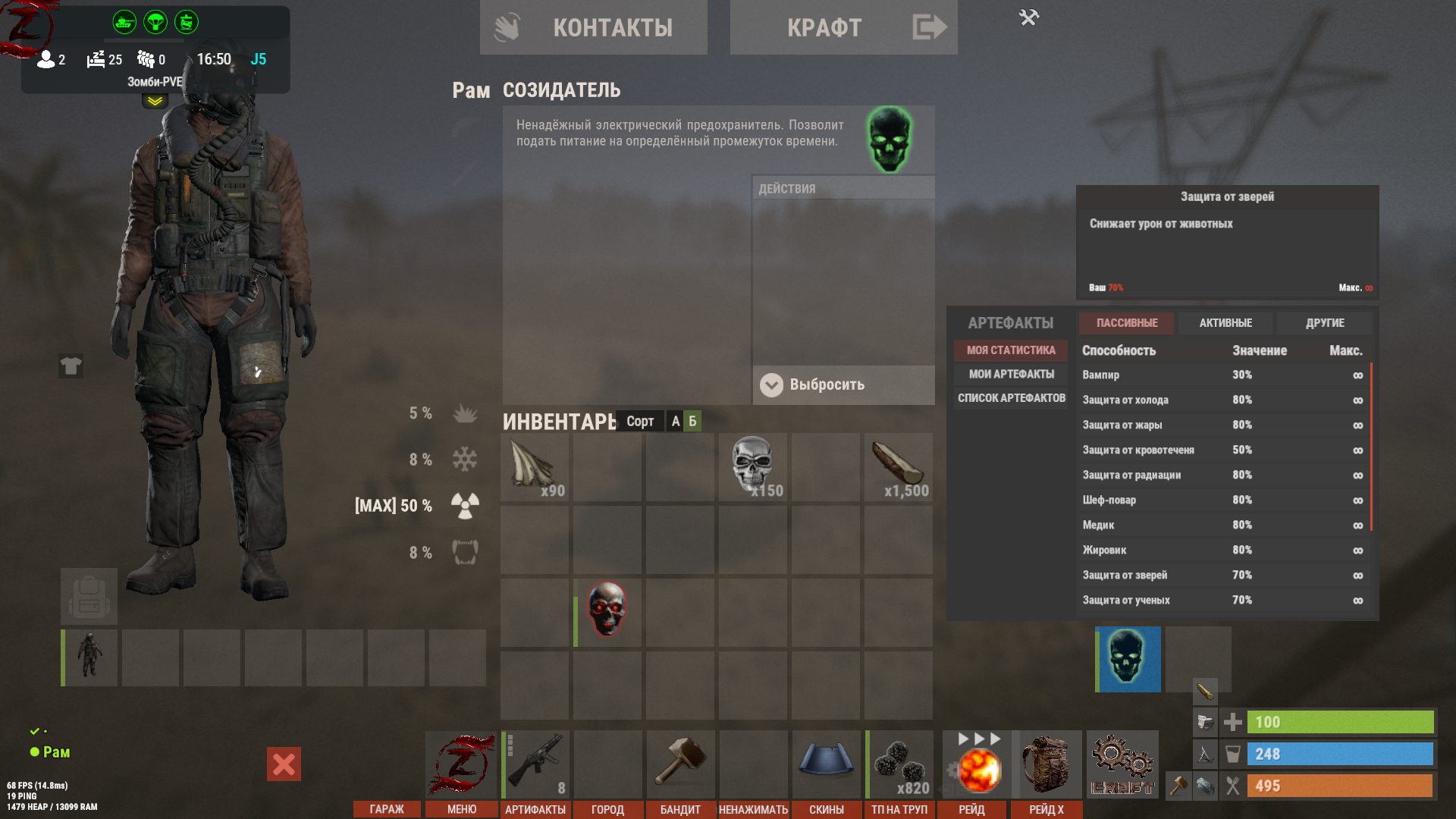Screen dimensions: 1456x819
Task: Click the green airdrop parachute icon
Action: [x=154, y=22]
